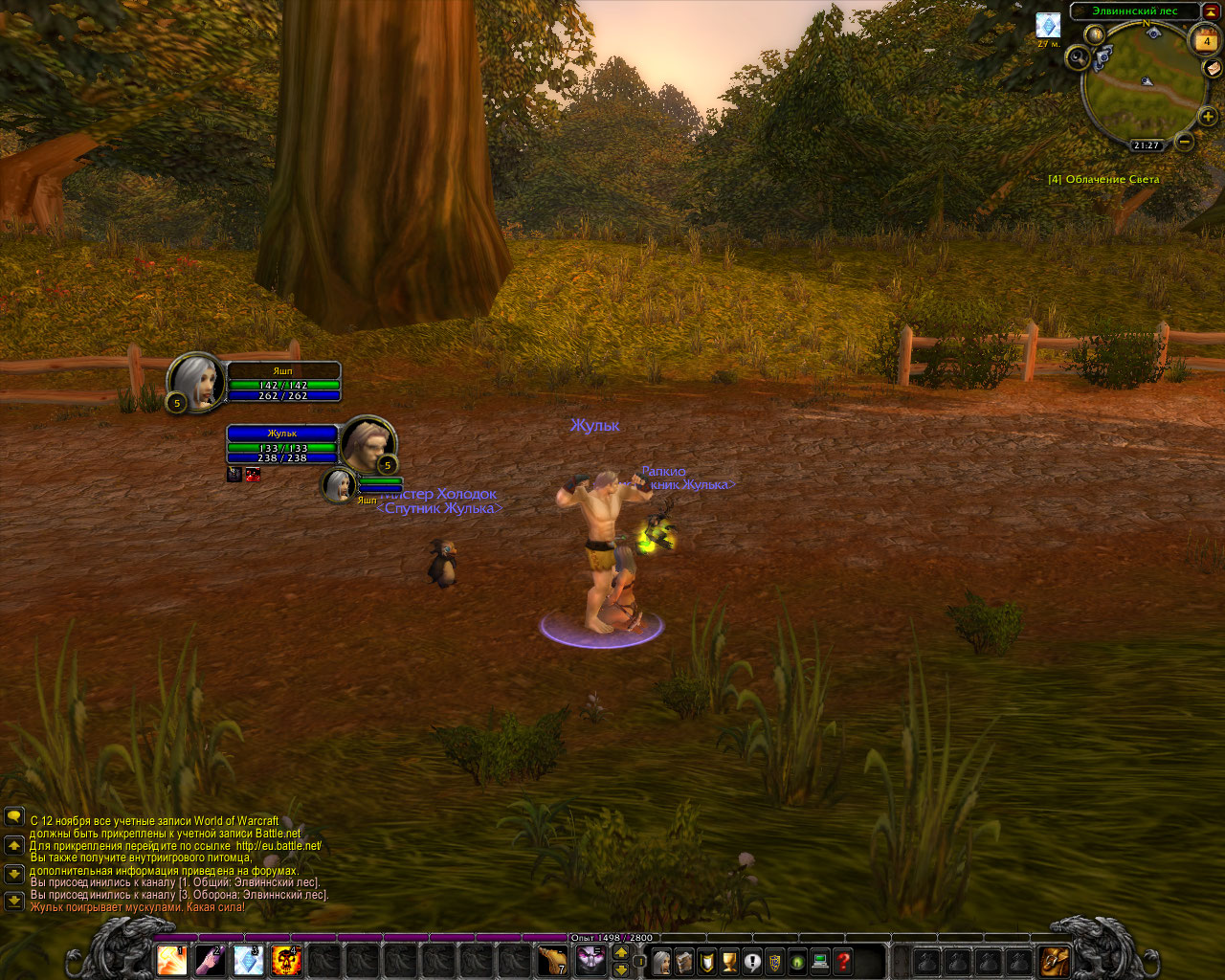Select the Жульк target portrait frame
The width and height of the screenshot is (1225, 980).
(367, 443)
